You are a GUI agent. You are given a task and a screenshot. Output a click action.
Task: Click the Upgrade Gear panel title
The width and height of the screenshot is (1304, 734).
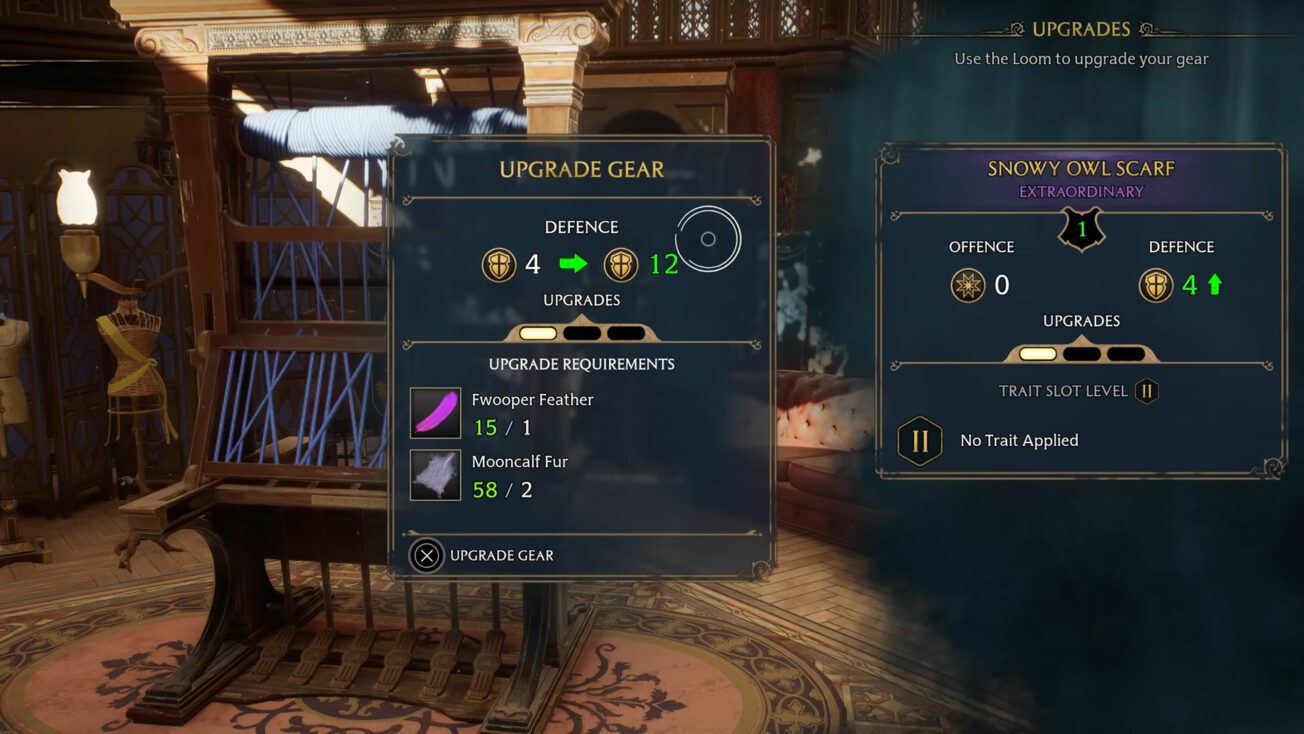(582, 170)
